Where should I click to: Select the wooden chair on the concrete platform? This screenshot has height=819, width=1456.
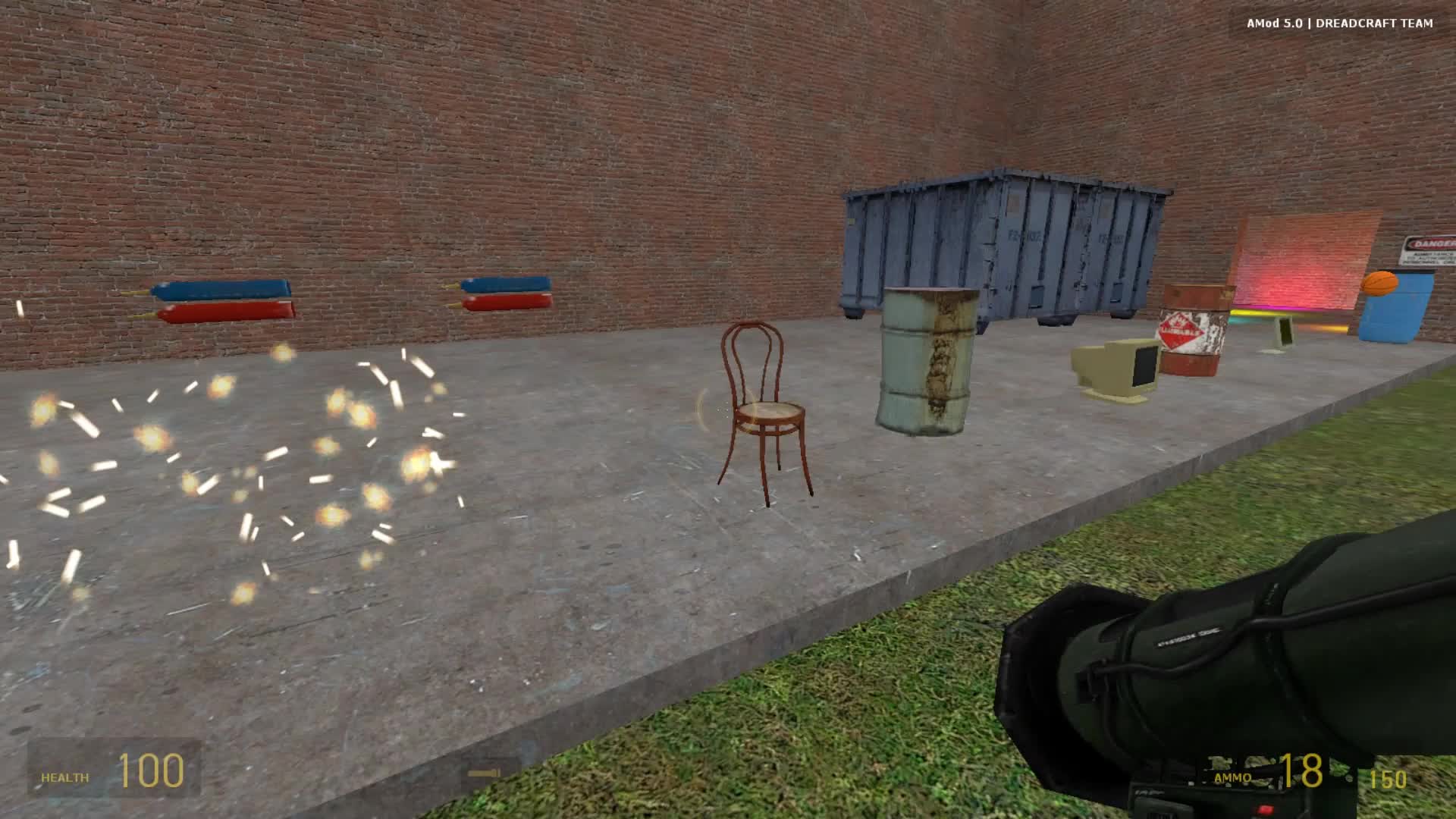tap(766, 409)
